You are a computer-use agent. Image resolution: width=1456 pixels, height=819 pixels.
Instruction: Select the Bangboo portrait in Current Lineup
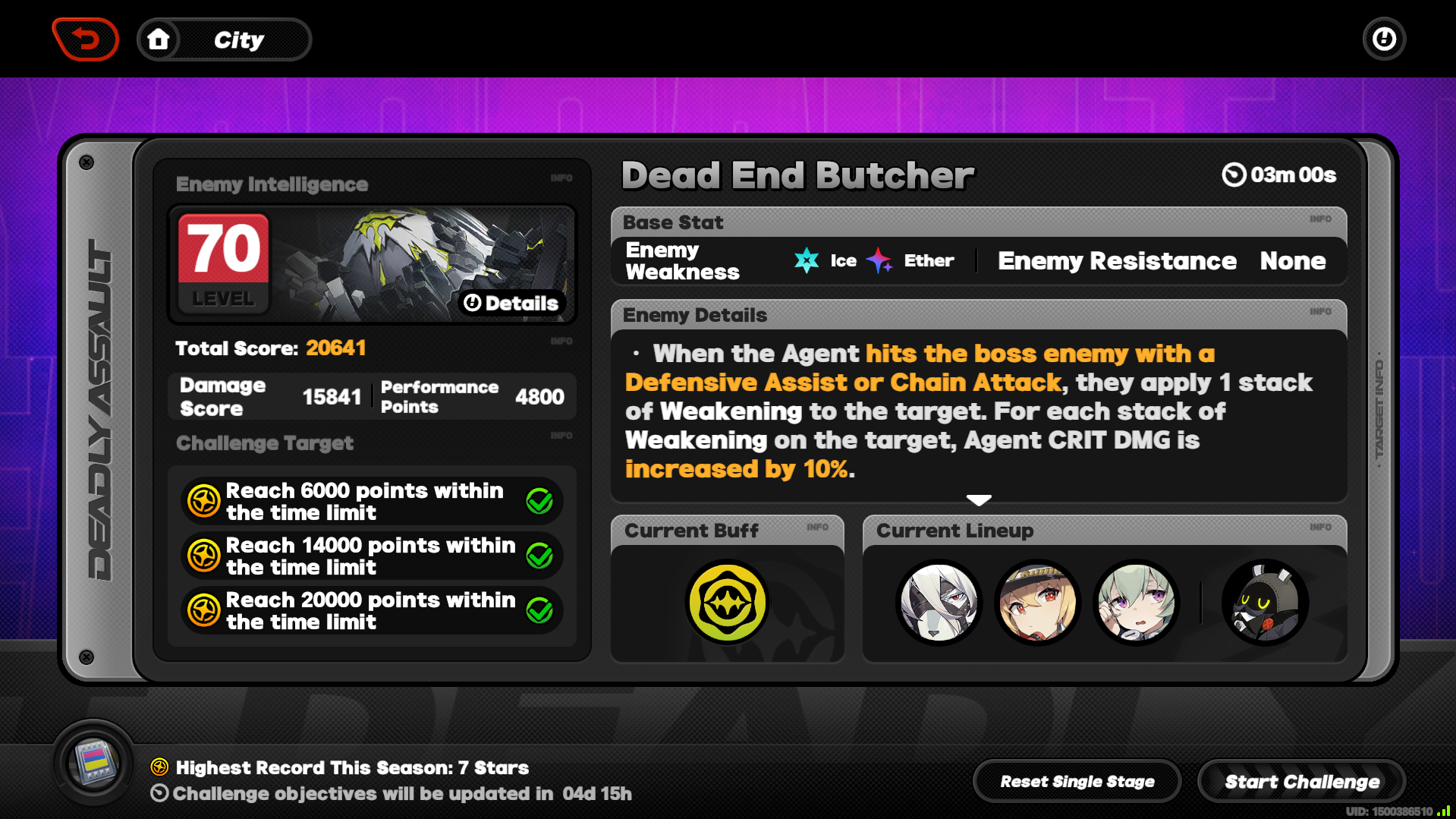pos(1264,601)
